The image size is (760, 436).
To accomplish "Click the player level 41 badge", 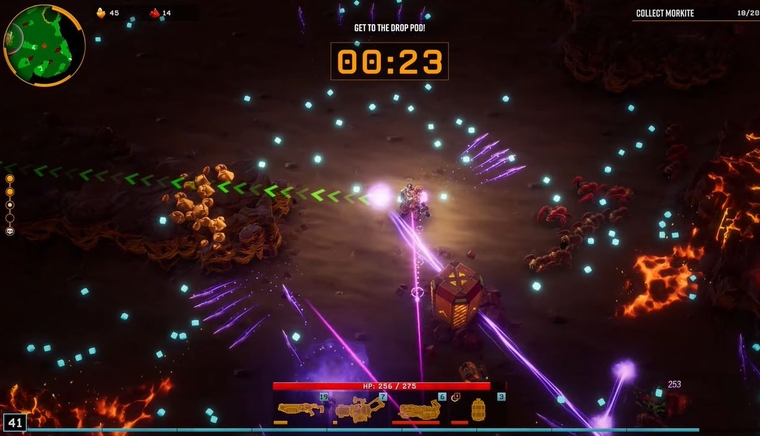I will (x=14, y=422).
